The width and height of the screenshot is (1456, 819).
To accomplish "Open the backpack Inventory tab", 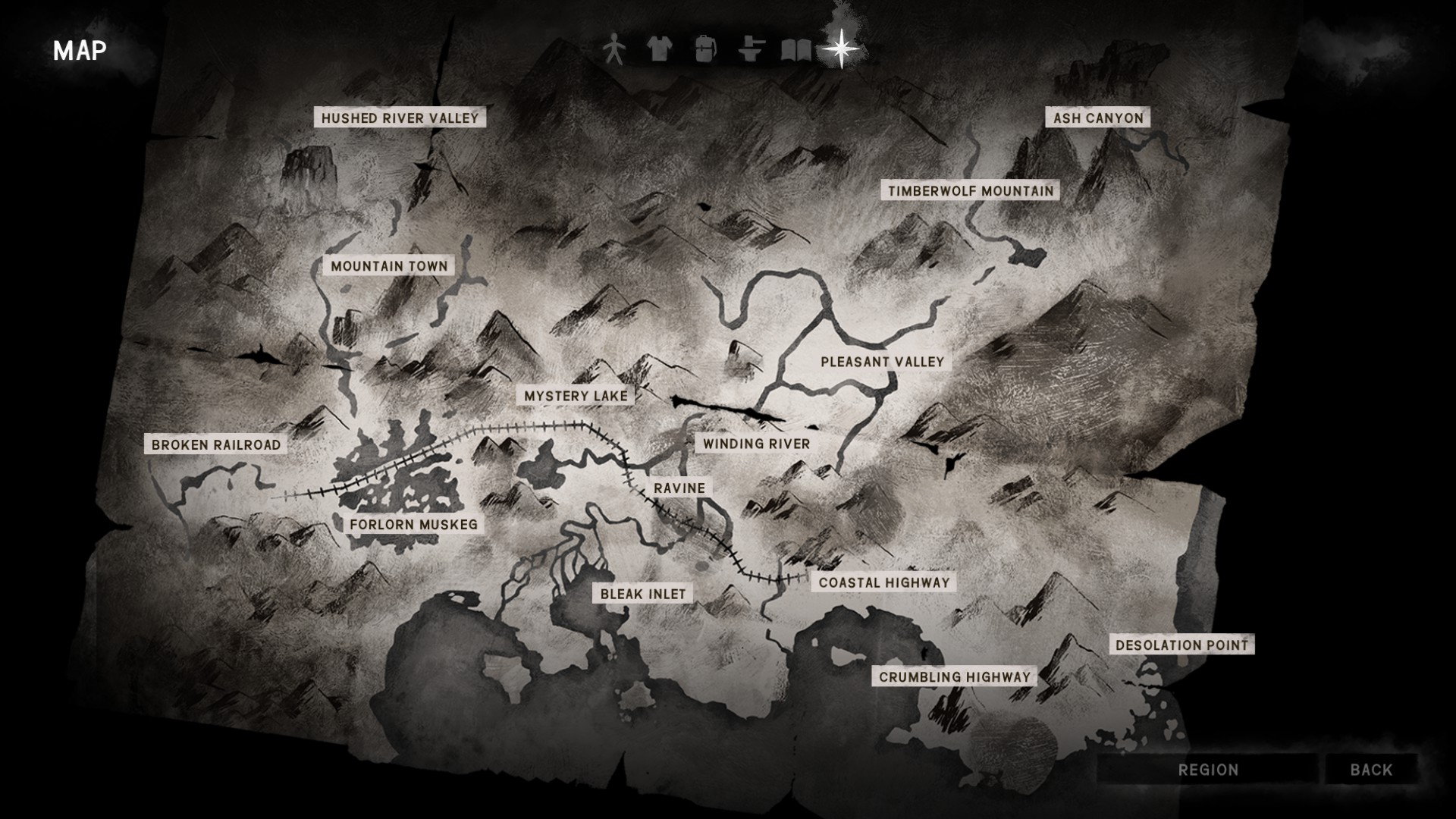I will click(x=704, y=49).
